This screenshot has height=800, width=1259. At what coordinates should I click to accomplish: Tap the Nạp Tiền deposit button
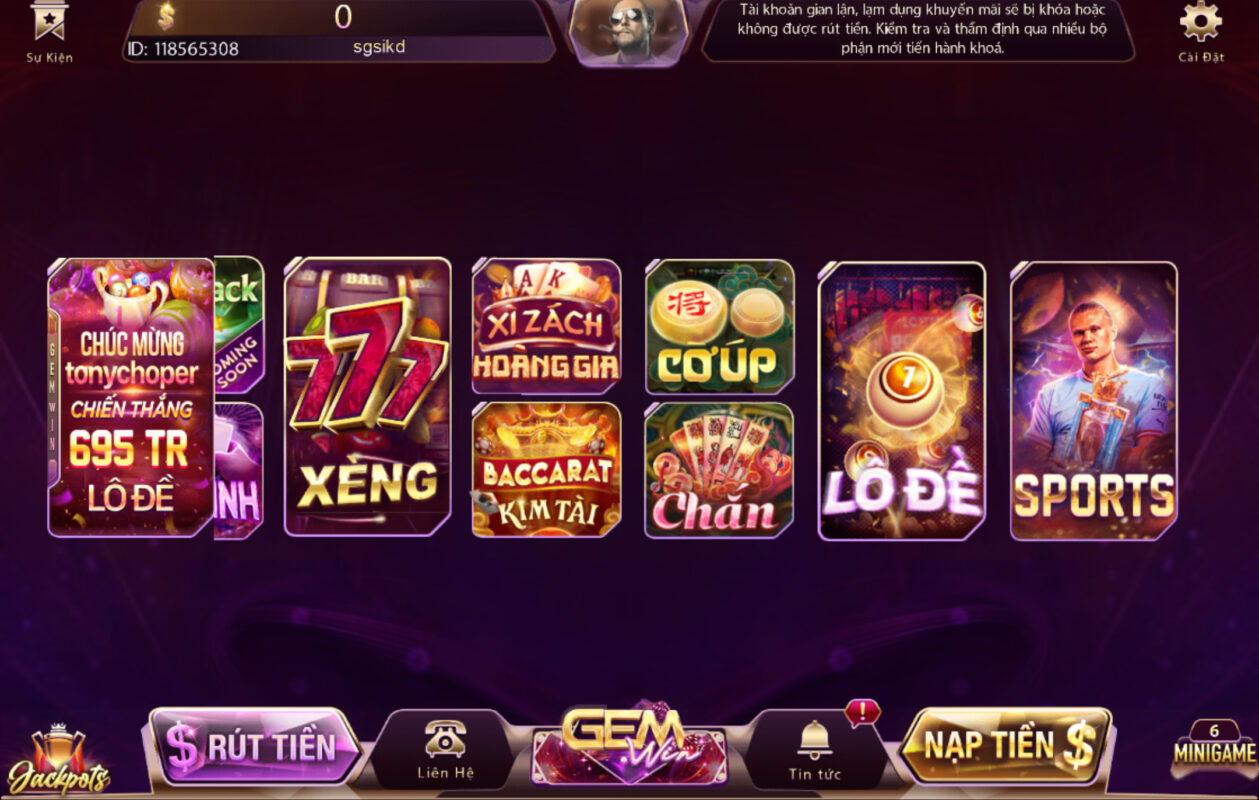pyautogui.click(x=1006, y=746)
